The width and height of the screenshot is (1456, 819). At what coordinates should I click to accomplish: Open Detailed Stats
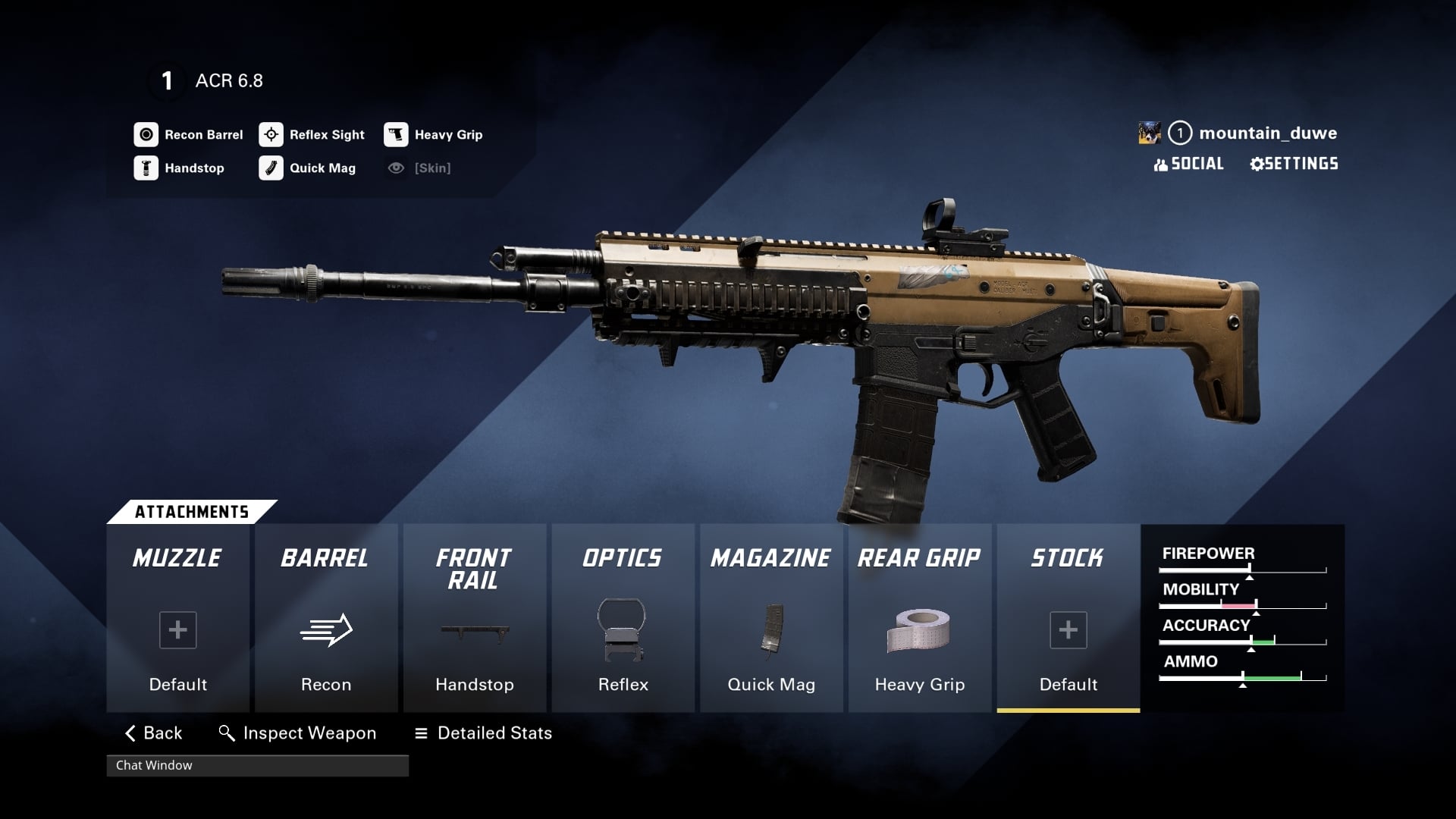pos(483,733)
